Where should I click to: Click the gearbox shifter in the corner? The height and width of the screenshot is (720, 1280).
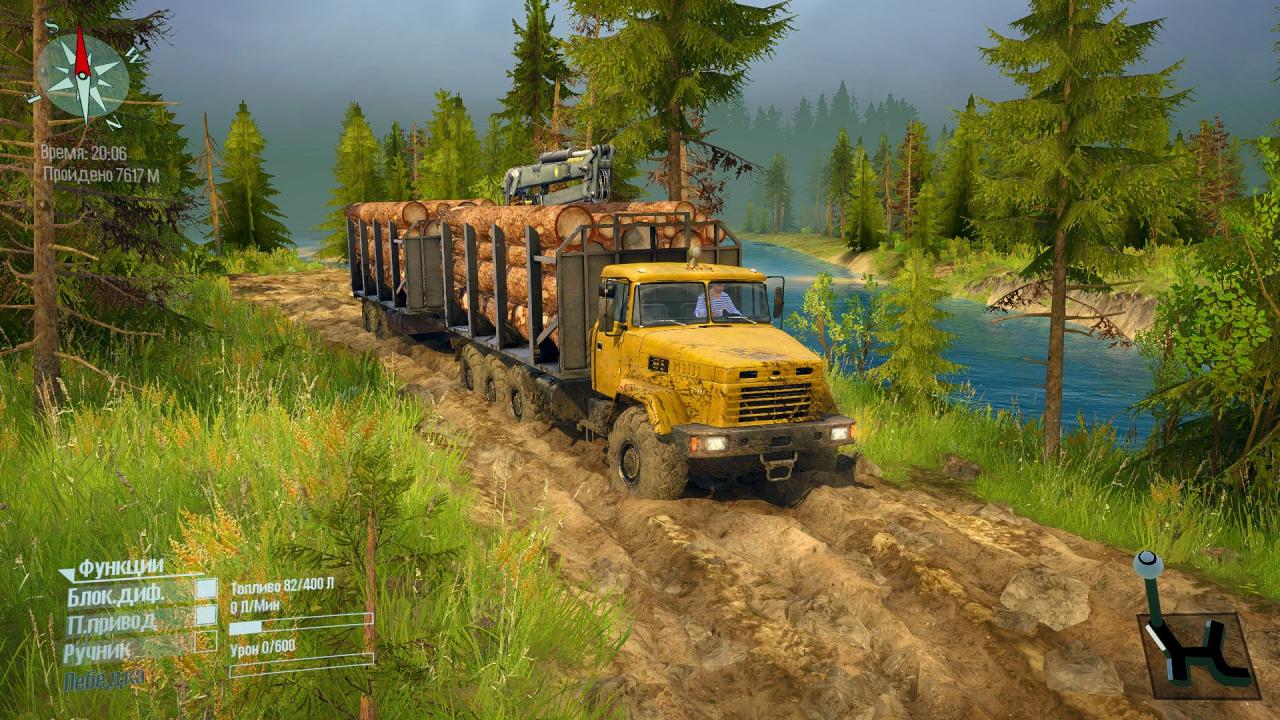pos(1197,640)
